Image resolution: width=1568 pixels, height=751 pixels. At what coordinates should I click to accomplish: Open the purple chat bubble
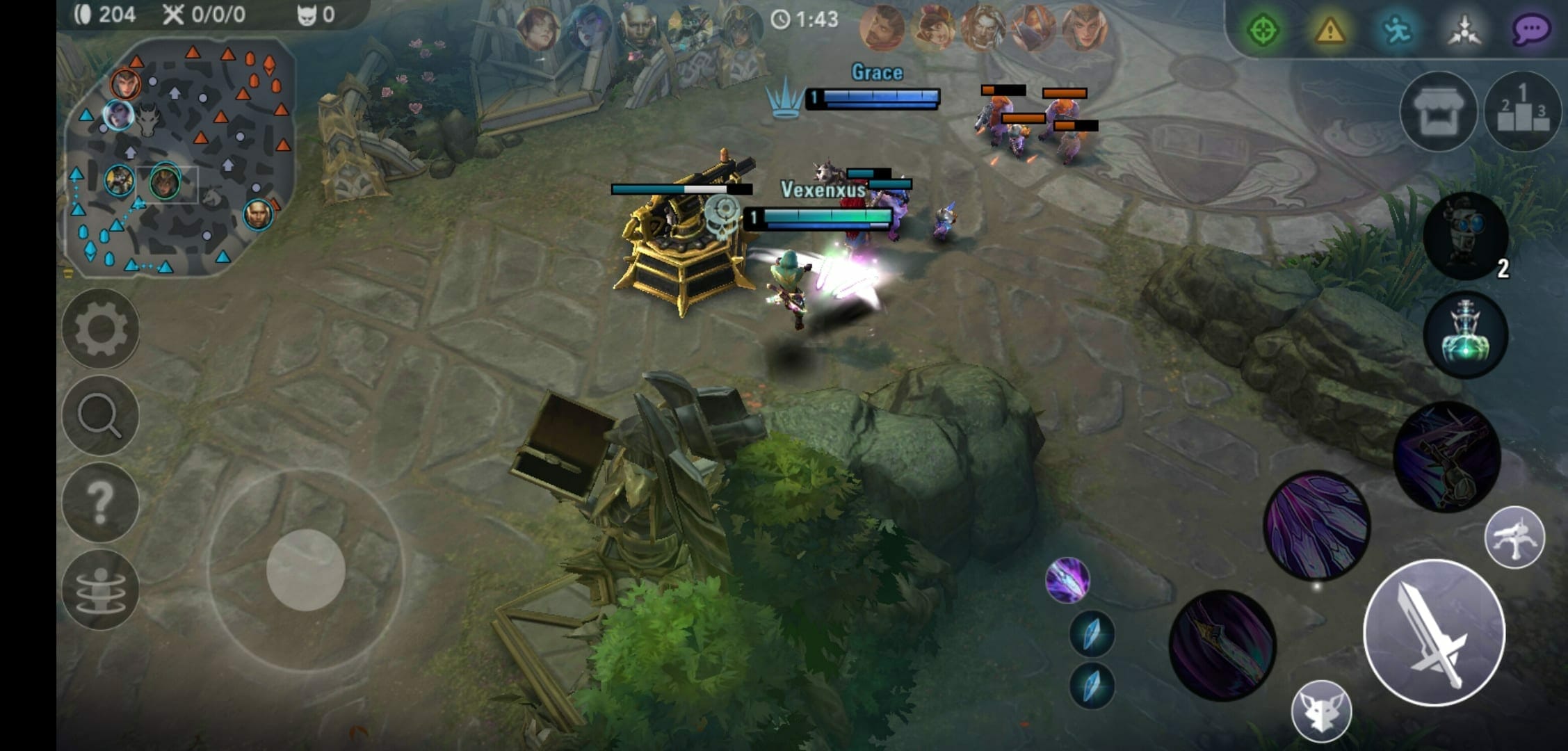[x=1530, y=30]
